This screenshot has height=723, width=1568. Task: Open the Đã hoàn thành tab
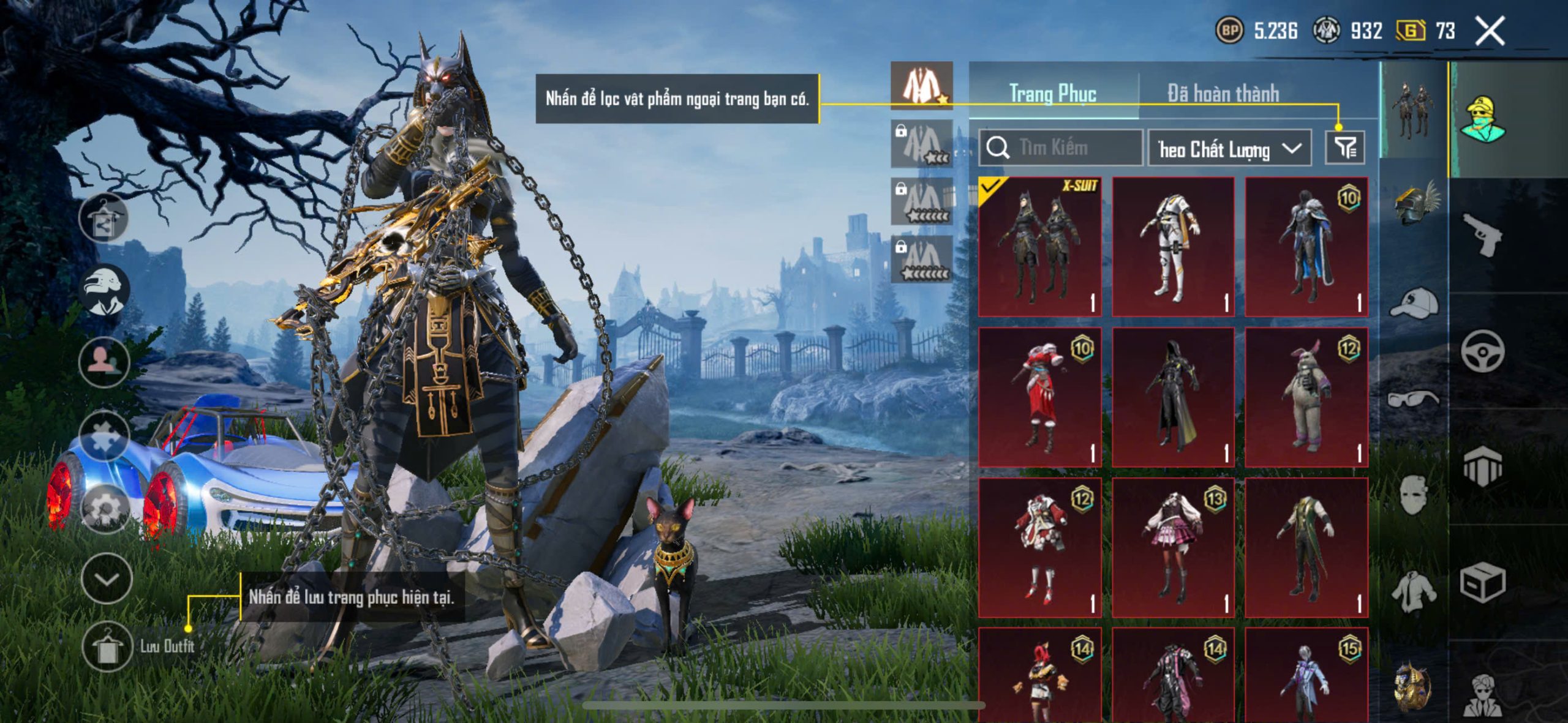[x=1223, y=94]
